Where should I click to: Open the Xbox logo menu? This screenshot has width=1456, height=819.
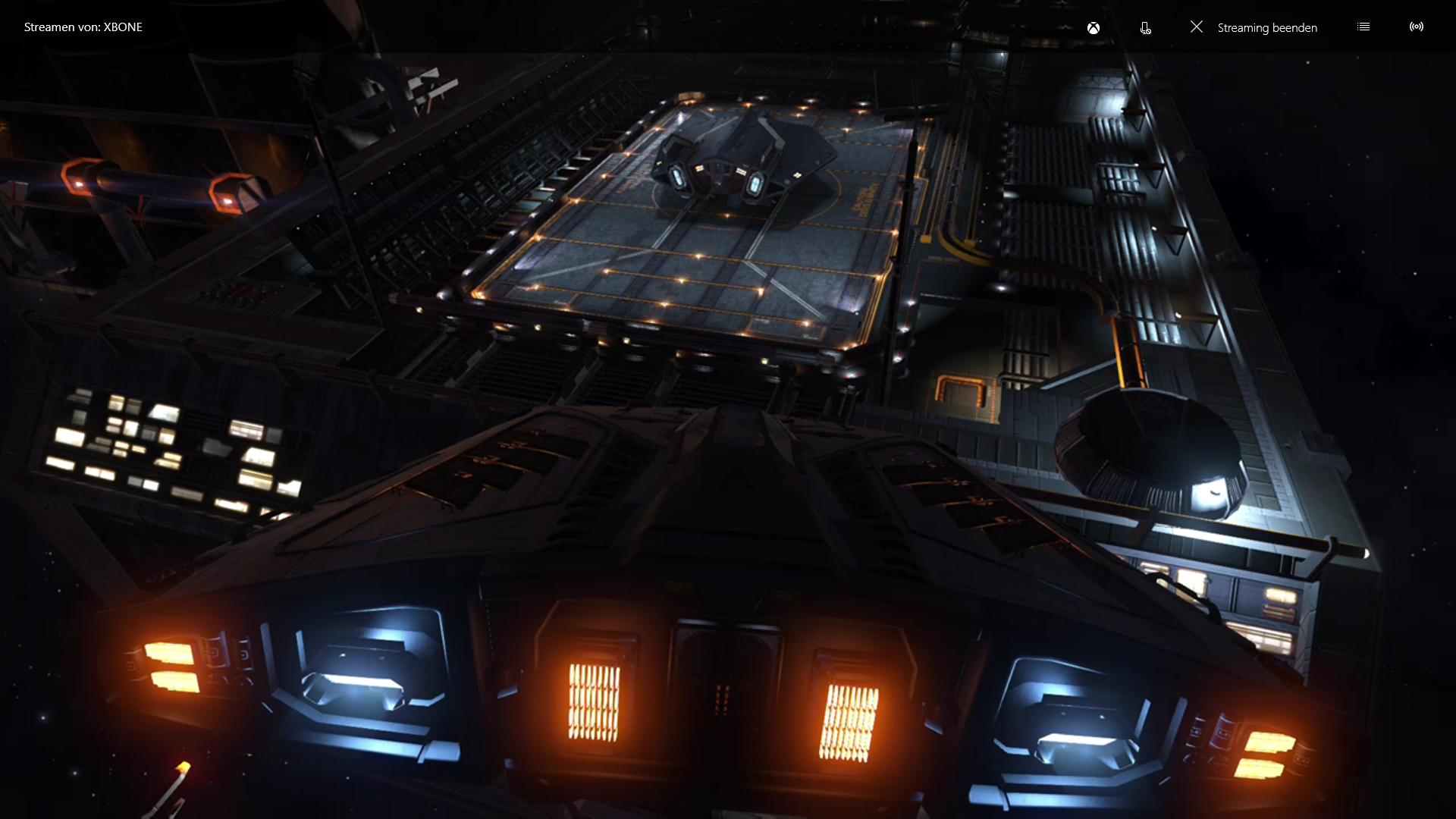(x=1094, y=28)
